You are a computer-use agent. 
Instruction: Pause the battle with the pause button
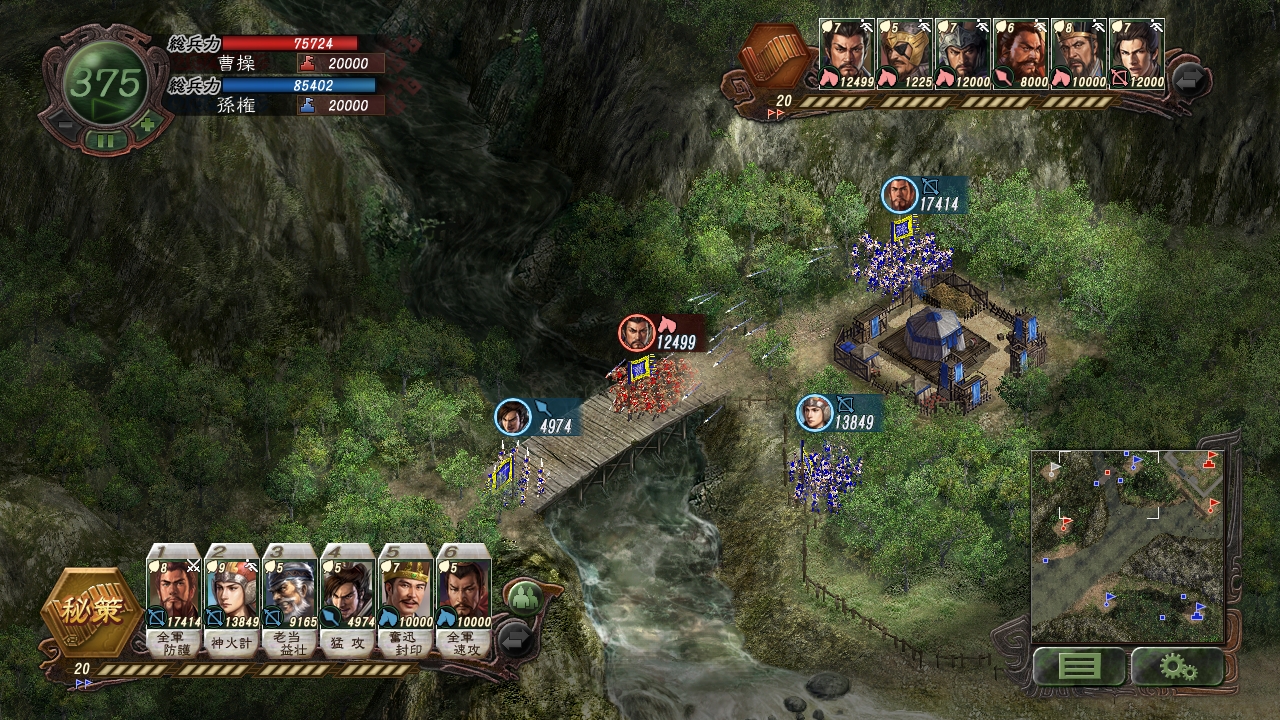[105, 141]
